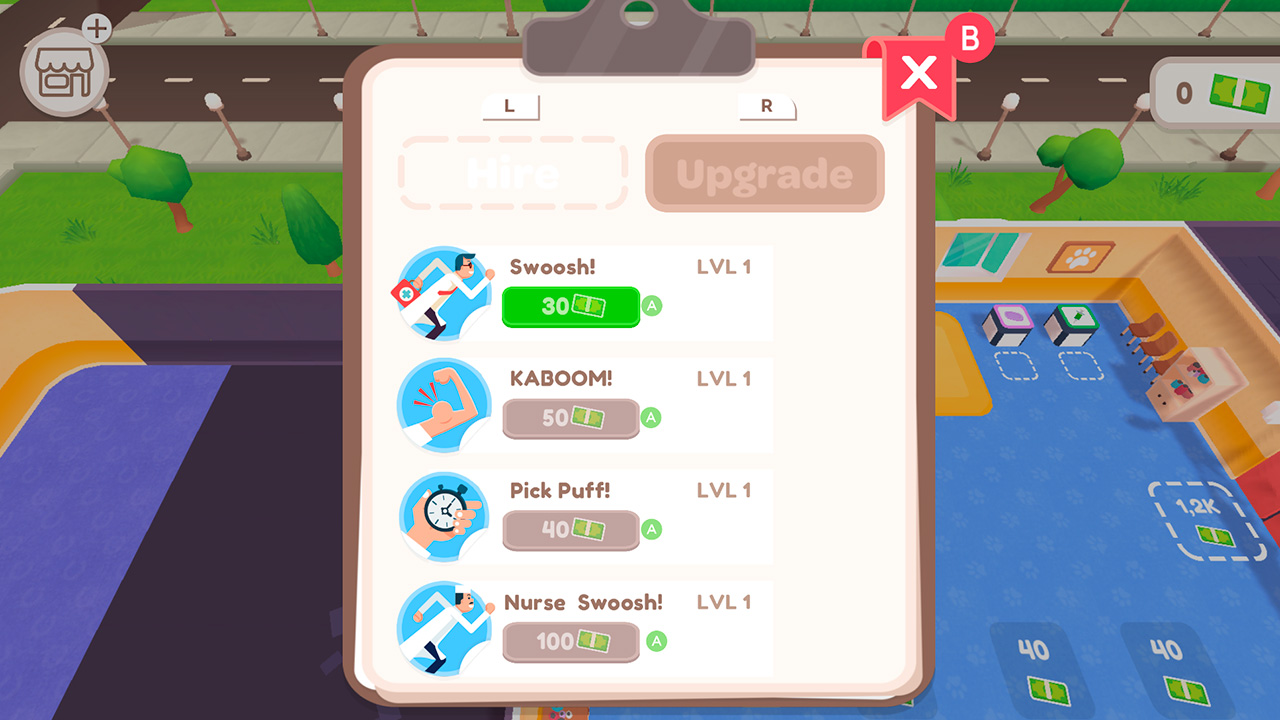Click the 1.2K expansion spot on the floor
Screen dimensions: 1280x720
(1203, 517)
